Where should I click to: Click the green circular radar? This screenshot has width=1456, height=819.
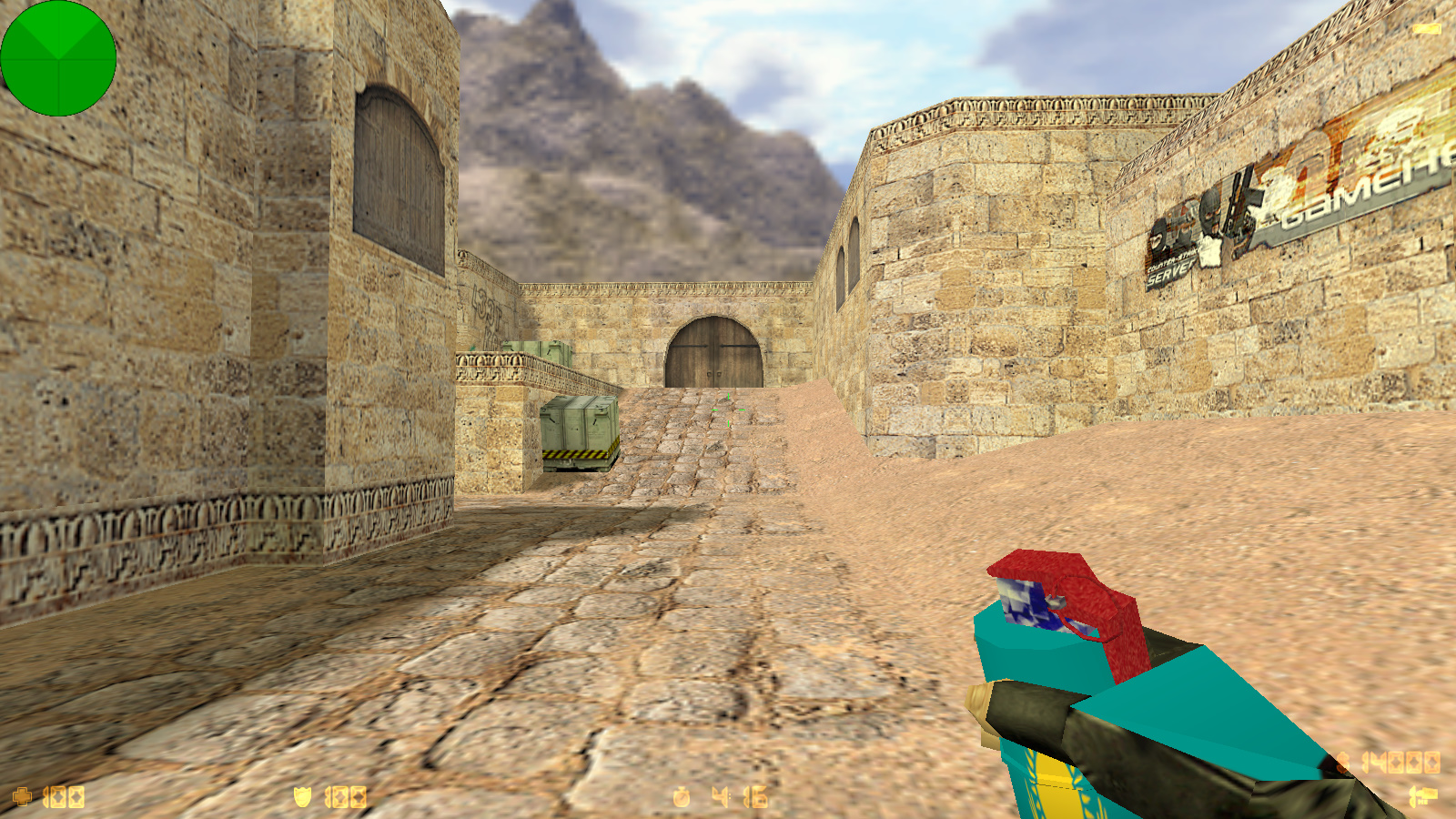click(x=58, y=58)
